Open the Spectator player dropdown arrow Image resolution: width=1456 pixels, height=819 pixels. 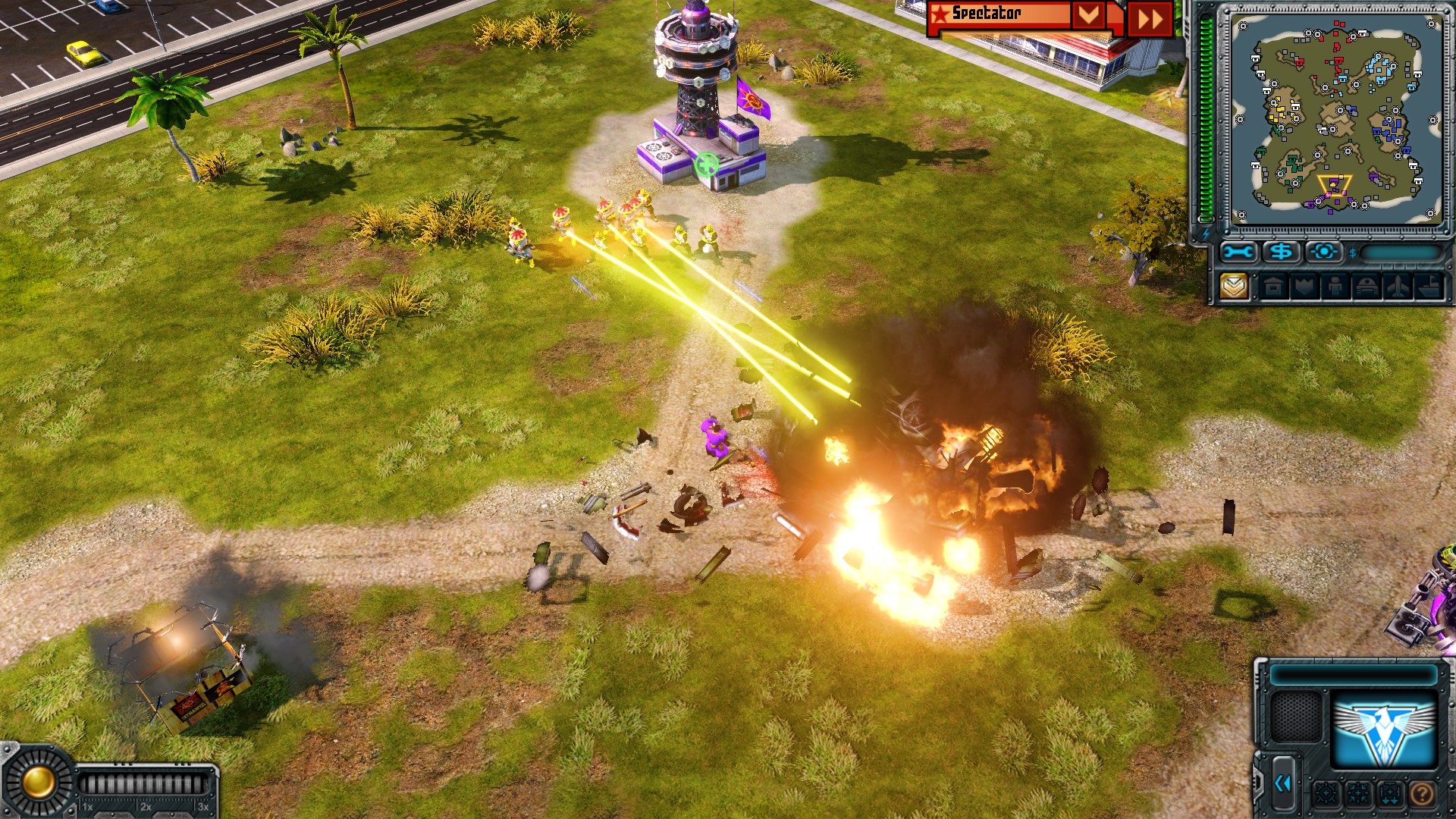pos(1088,15)
